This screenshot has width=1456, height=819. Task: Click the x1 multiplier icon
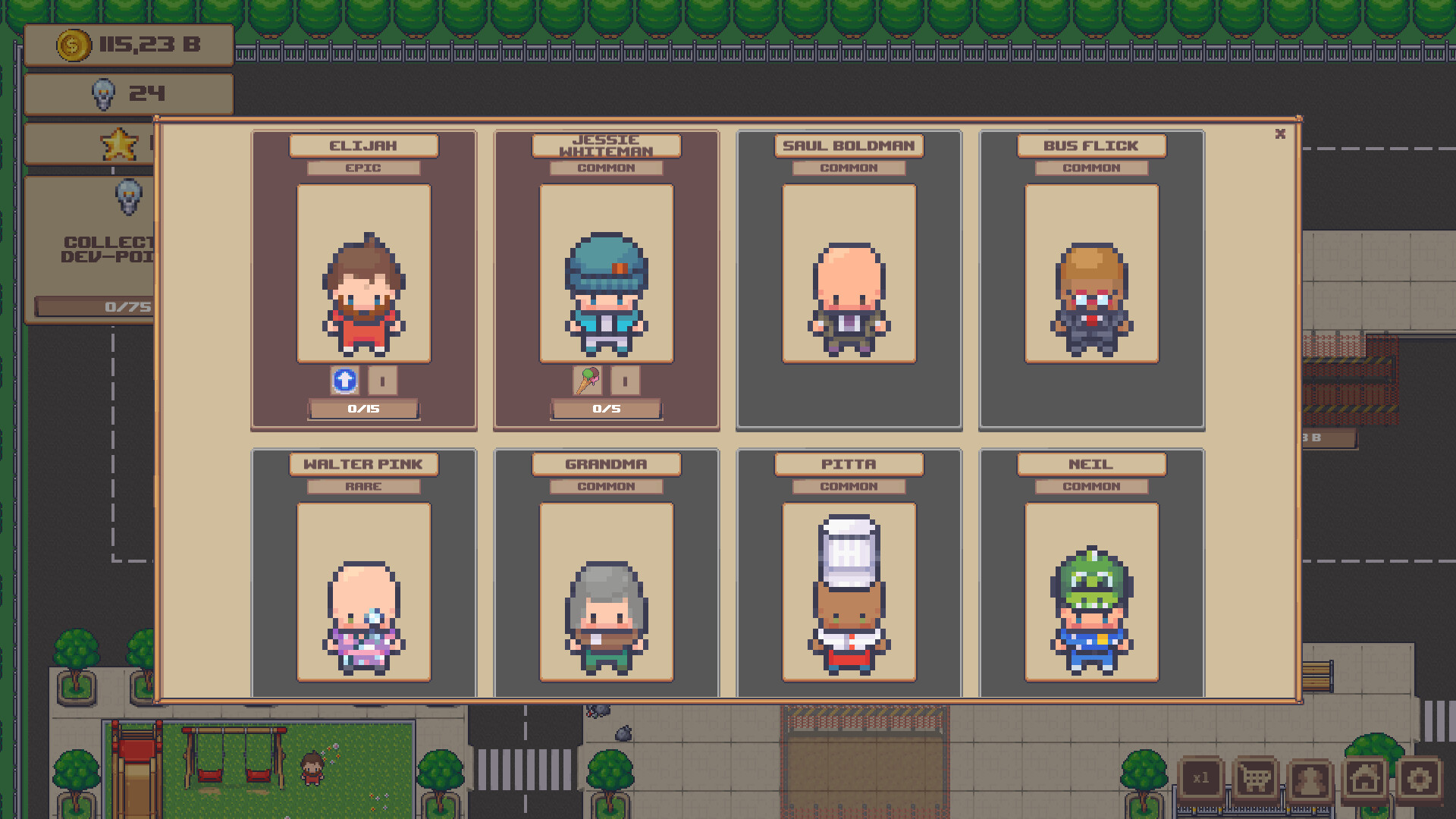[1202, 777]
